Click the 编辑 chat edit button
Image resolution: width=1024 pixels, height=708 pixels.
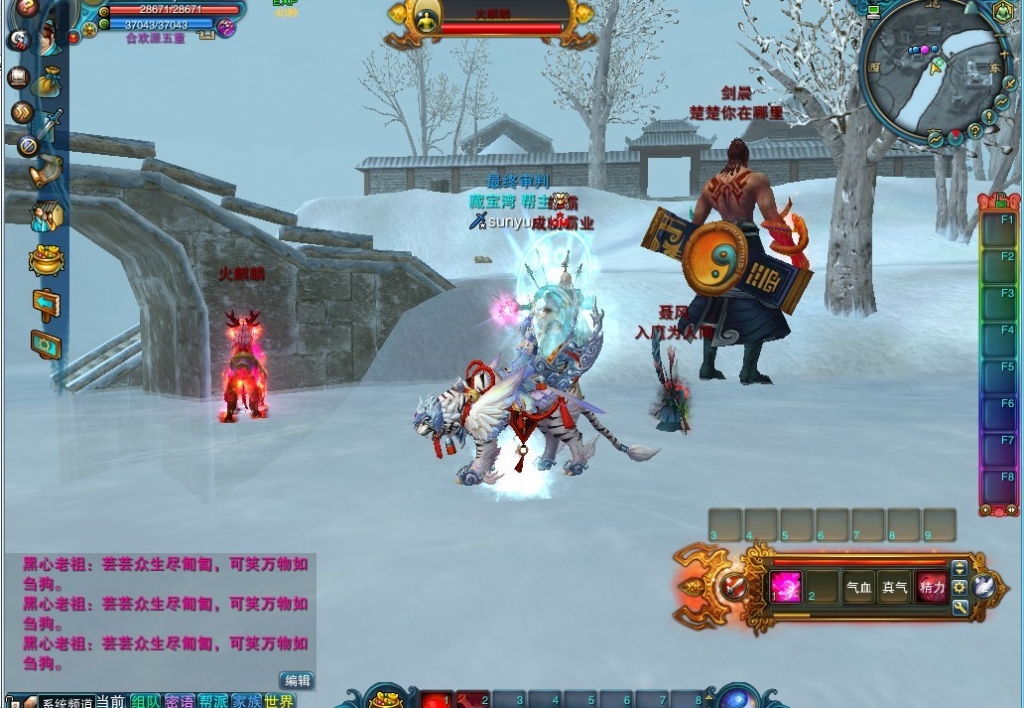296,680
